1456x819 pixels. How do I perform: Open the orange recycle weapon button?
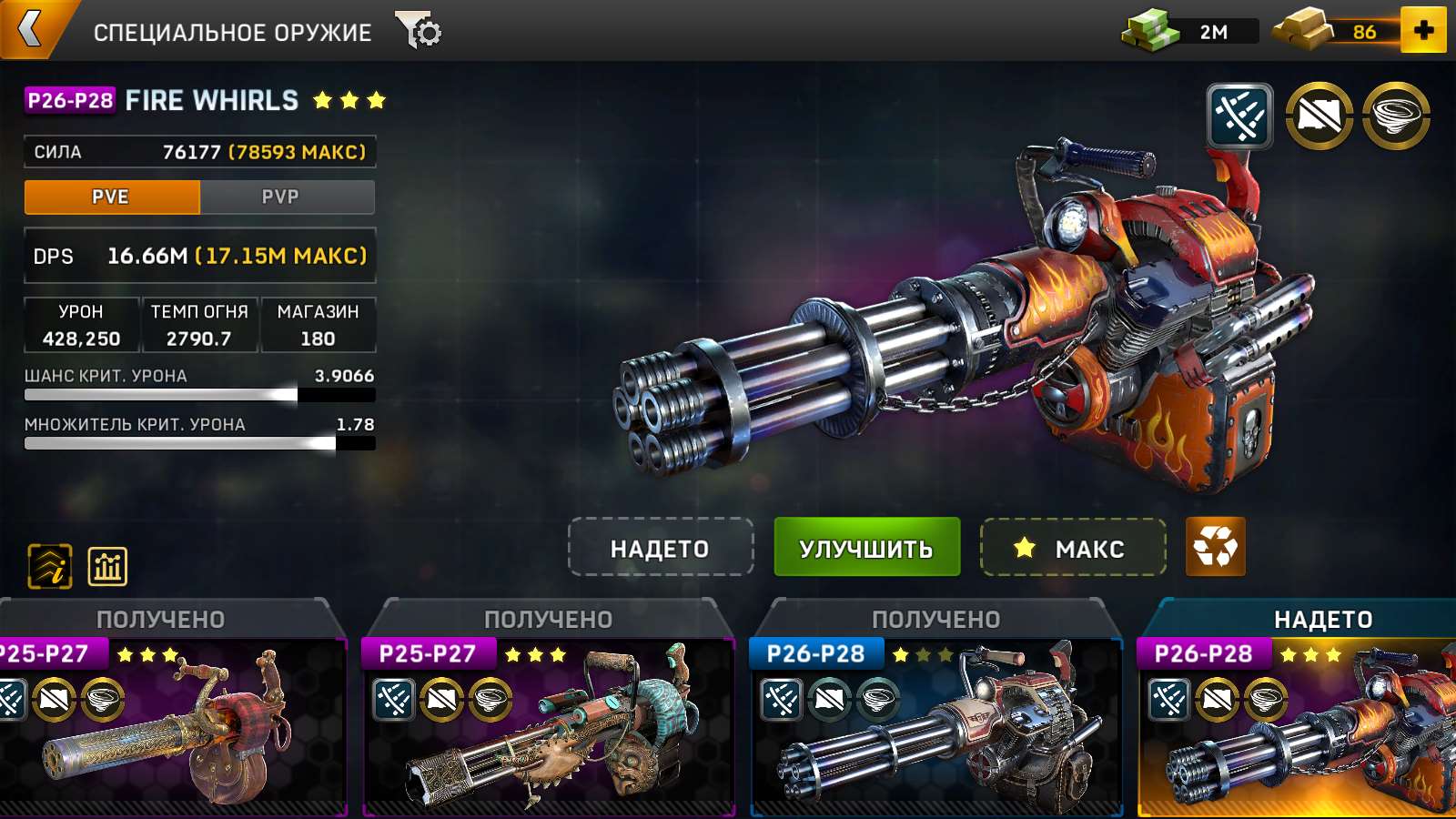[1215, 548]
